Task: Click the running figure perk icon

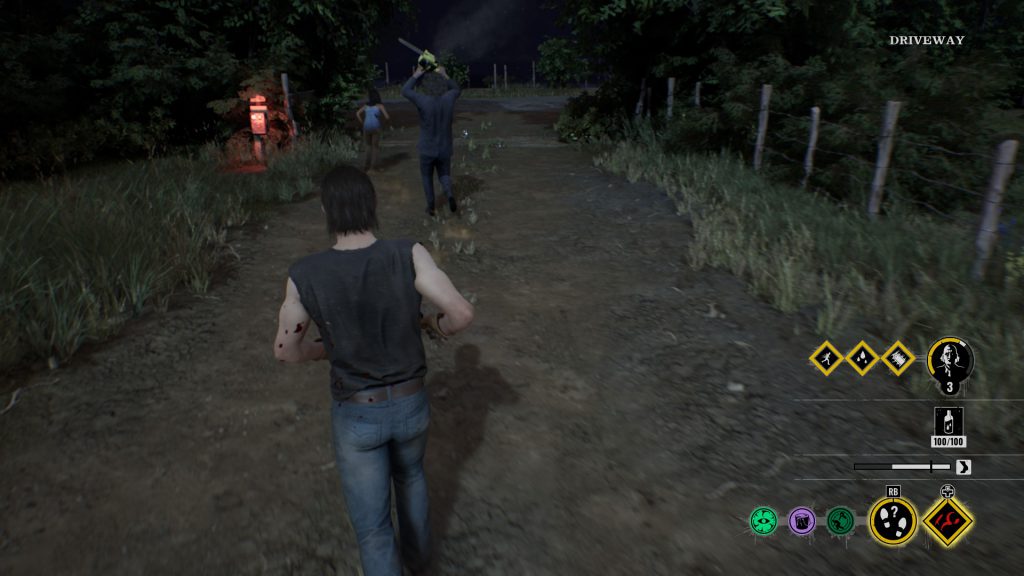Action: click(826, 358)
